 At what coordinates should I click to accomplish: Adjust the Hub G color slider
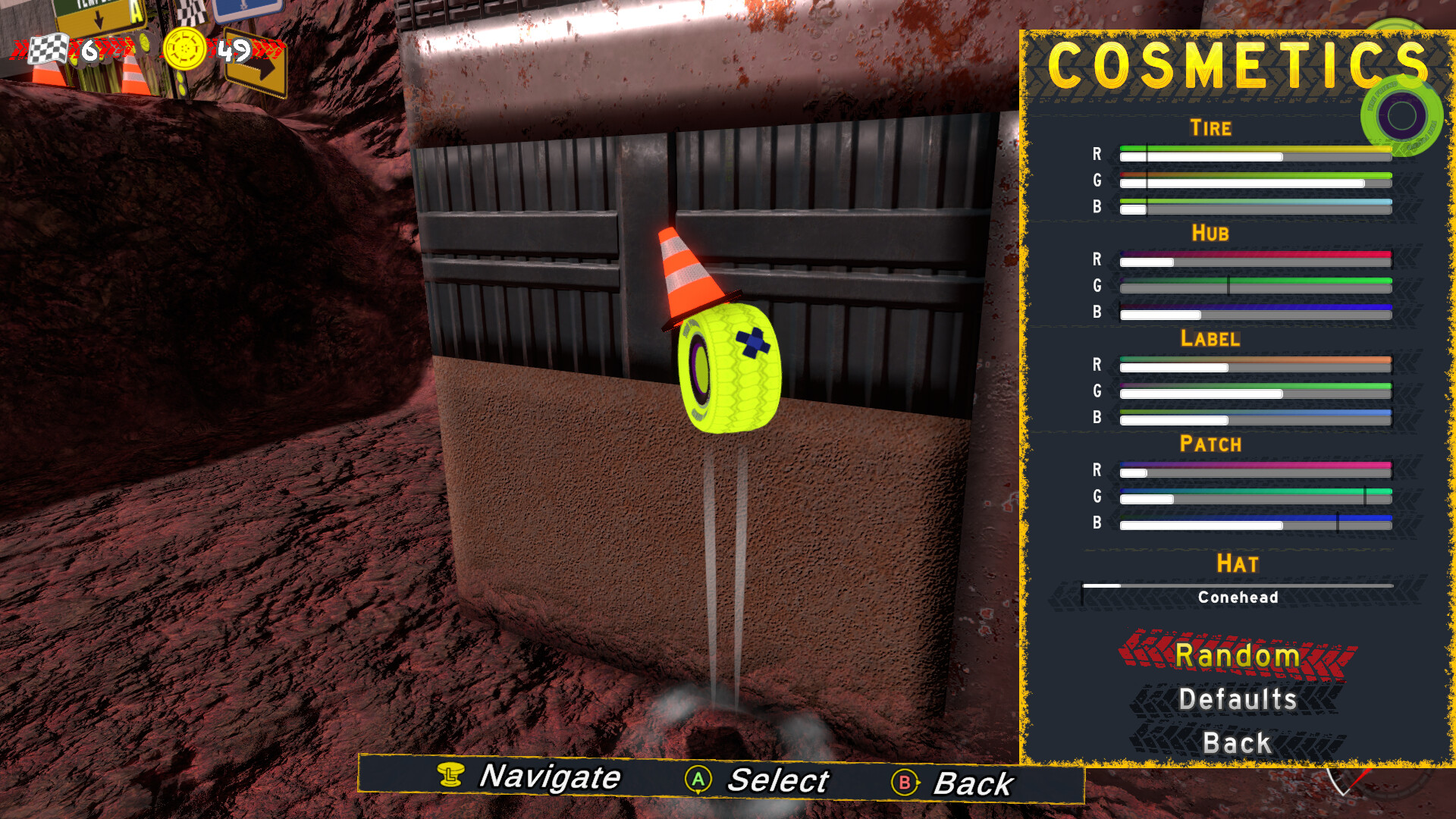click(1255, 287)
